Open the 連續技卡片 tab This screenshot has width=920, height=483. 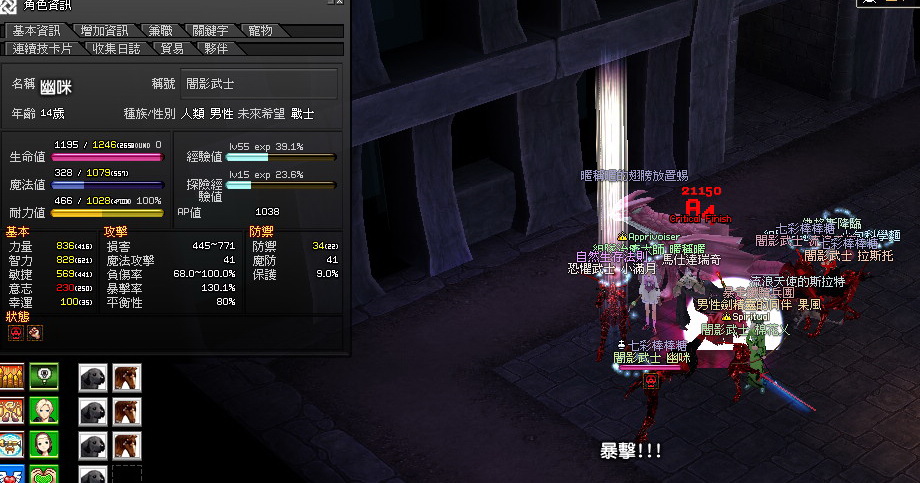tap(45, 48)
